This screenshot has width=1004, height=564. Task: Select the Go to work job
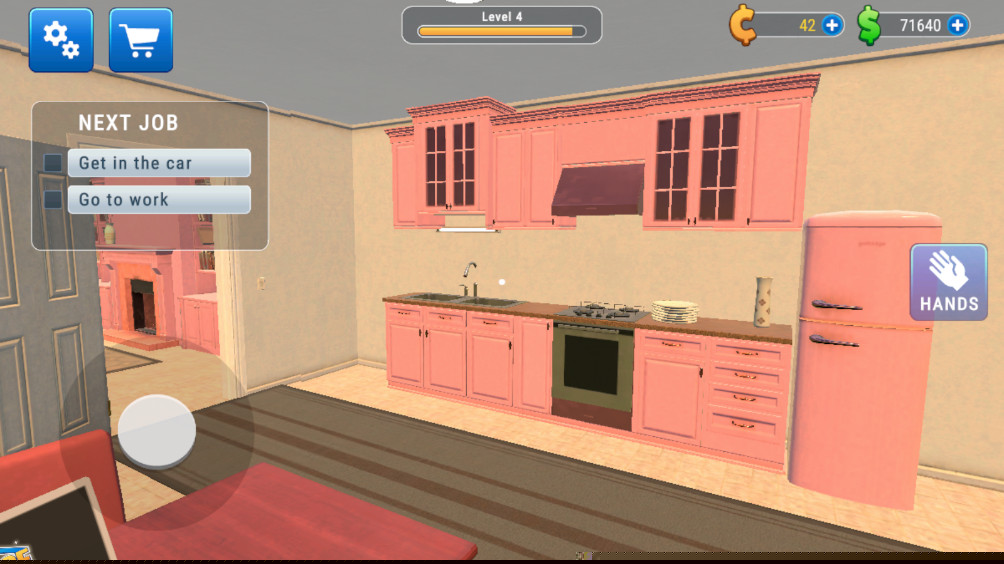tap(159, 200)
